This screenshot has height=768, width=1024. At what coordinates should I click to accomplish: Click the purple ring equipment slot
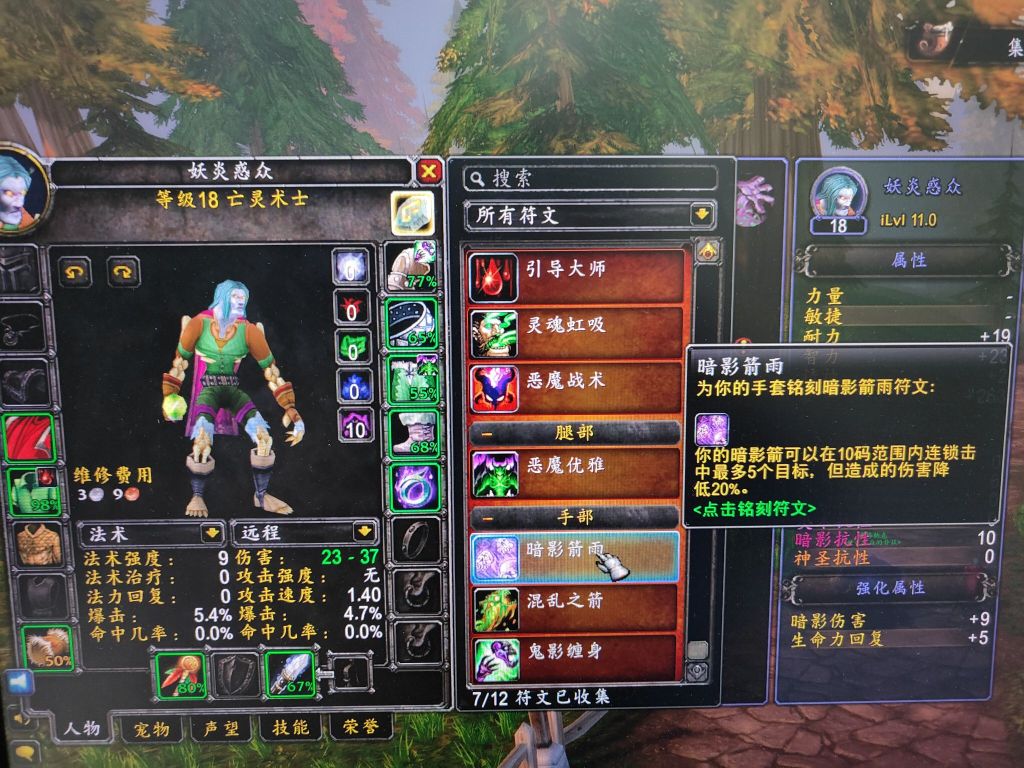(410, 488)
